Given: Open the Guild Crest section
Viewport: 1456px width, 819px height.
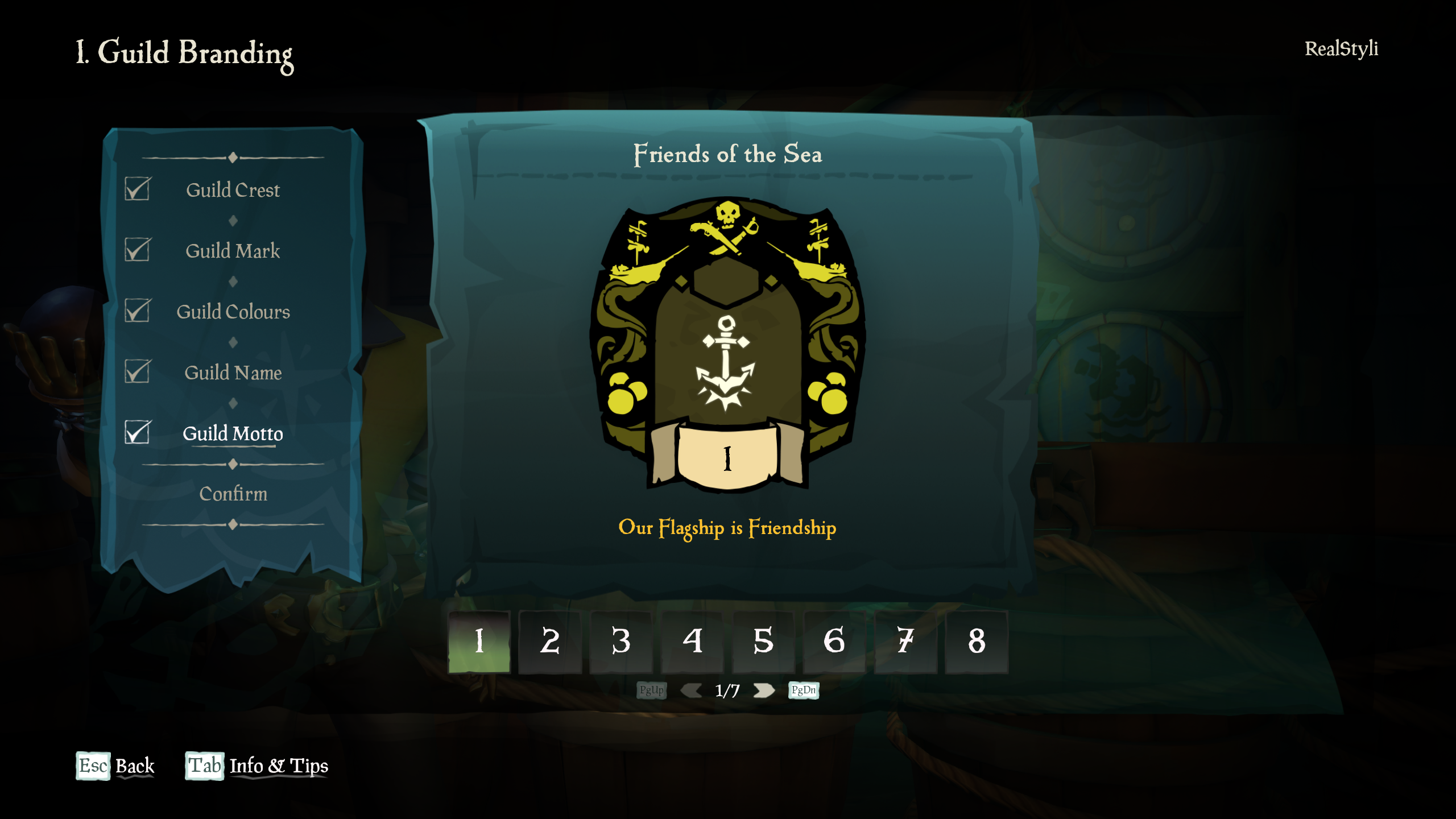Looking at the screenshot, I should (233, 190).
